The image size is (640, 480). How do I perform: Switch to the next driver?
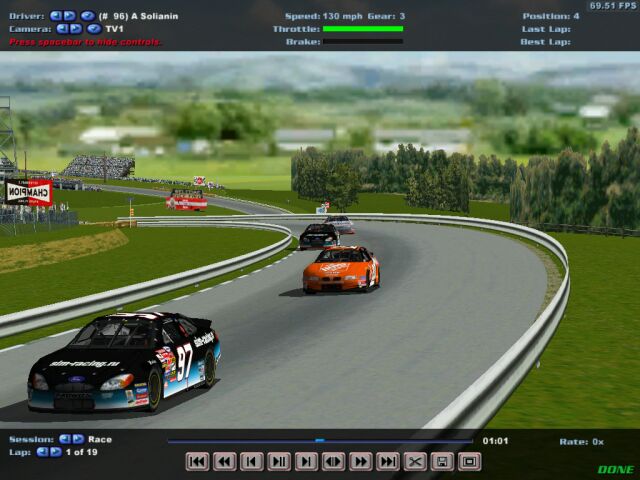[x=69, y=16]
